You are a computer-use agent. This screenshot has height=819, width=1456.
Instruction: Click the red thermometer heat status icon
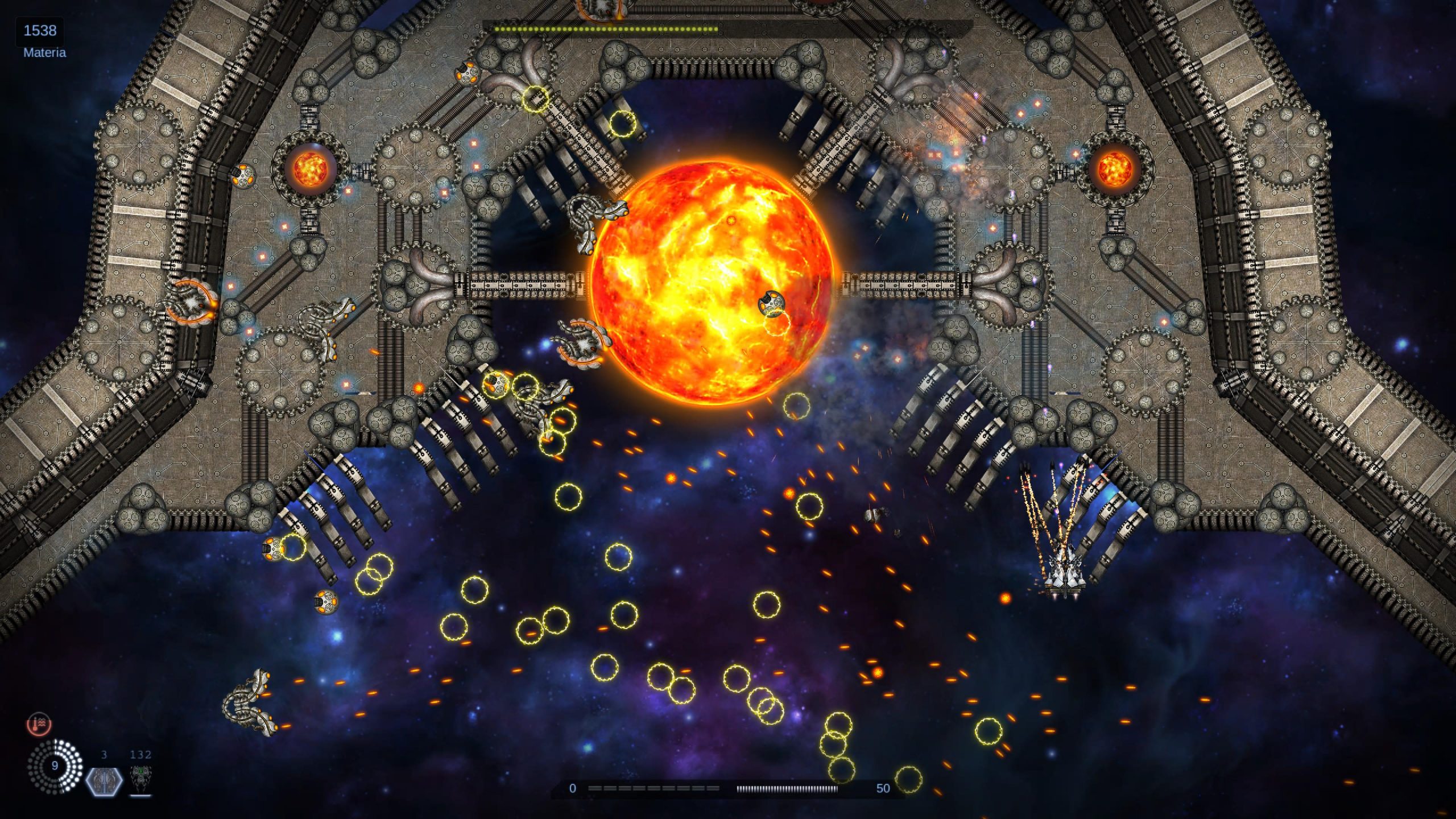(39, 724)
